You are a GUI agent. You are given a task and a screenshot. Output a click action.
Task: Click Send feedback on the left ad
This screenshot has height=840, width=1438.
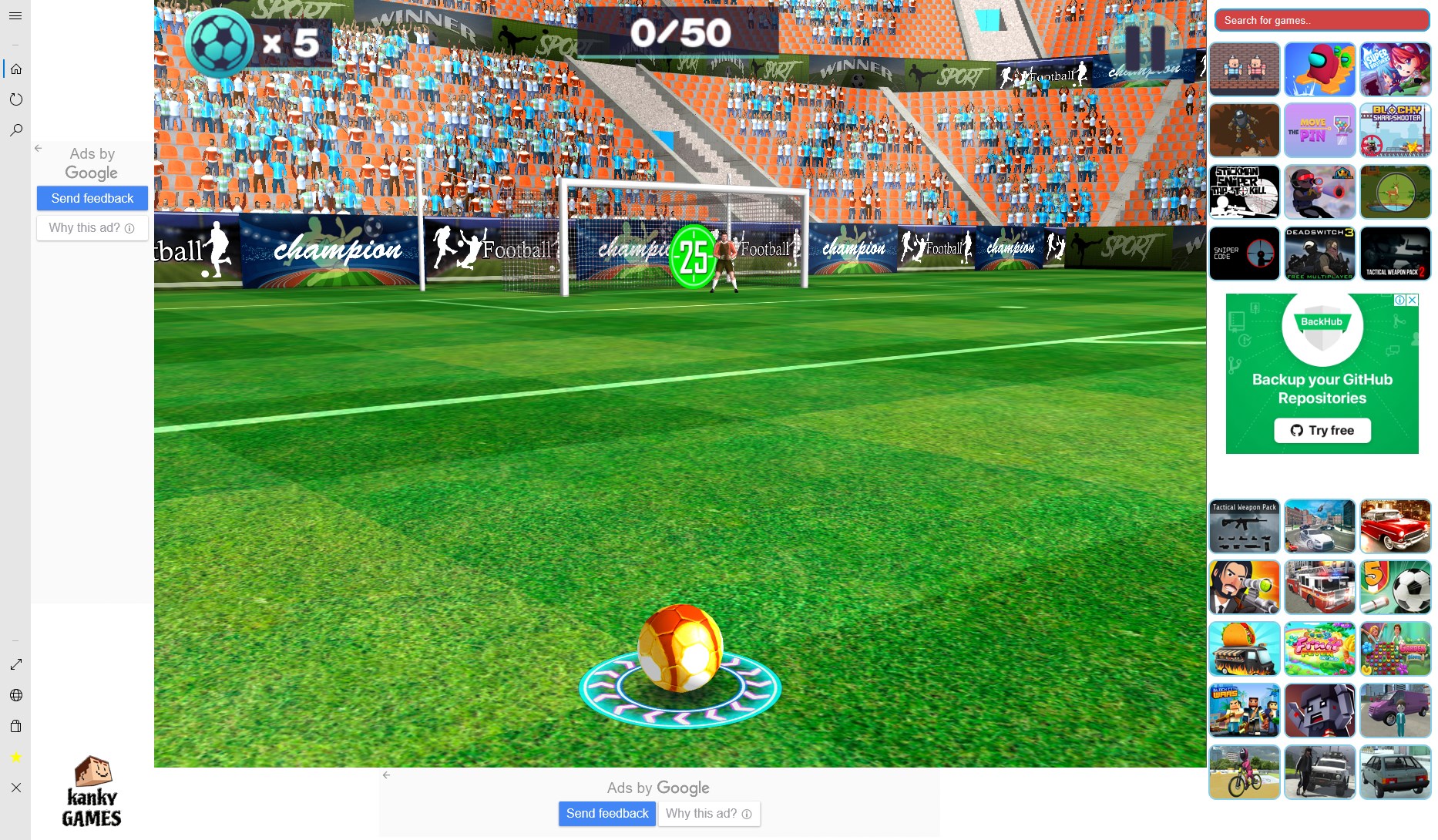point(92,198)
